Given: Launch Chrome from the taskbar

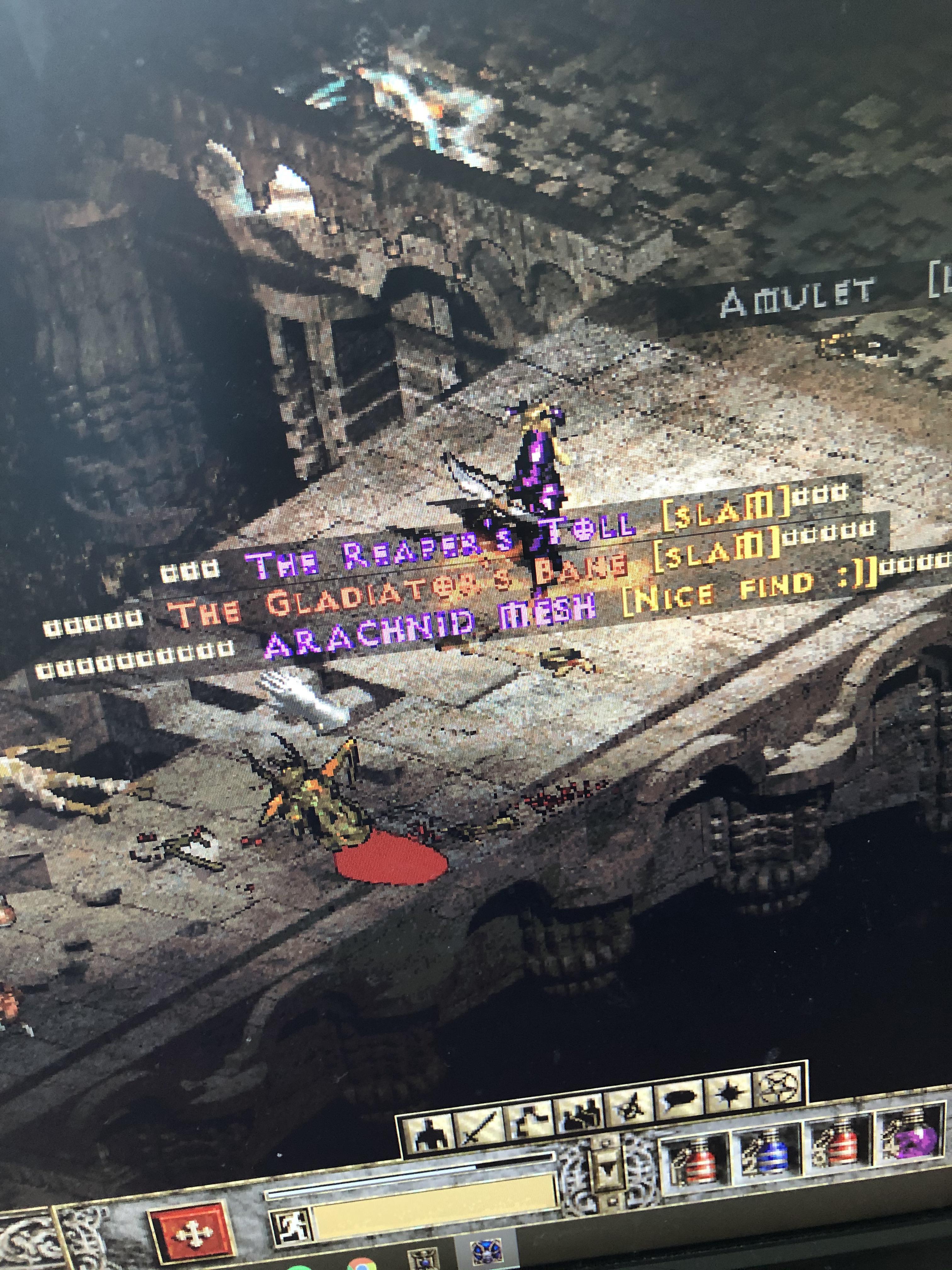Looking at the screenshot, I should coord(362,1263).
